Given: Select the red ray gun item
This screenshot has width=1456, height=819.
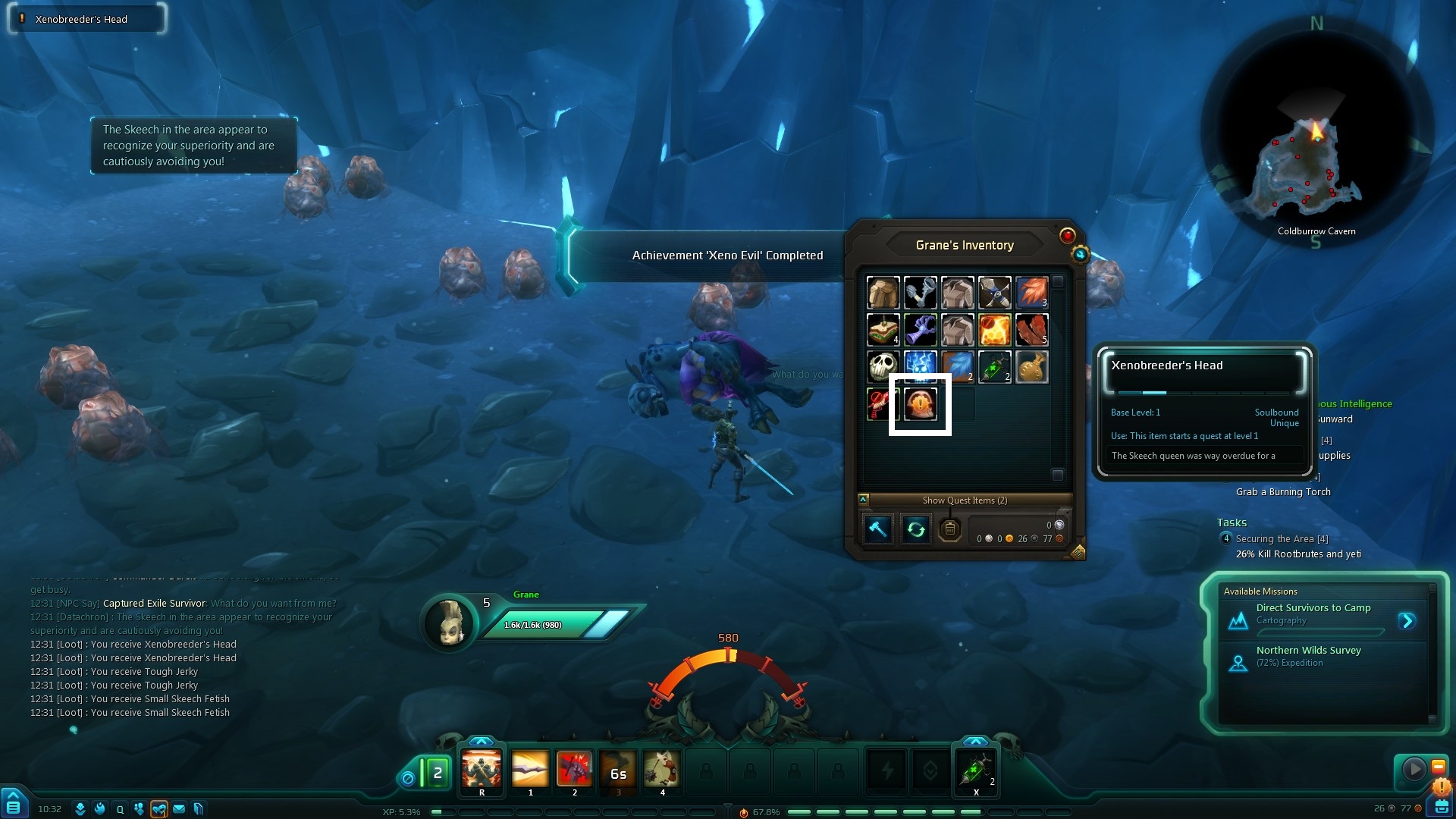Looking at the screenshot, I should click(x=883, y=404).
